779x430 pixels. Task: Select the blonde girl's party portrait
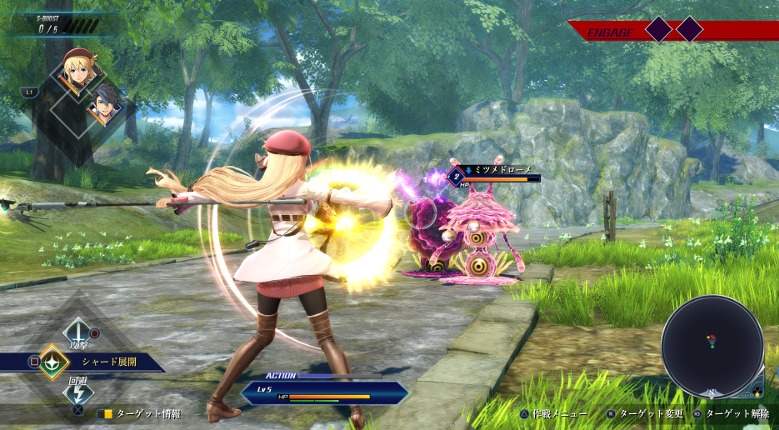79,69
